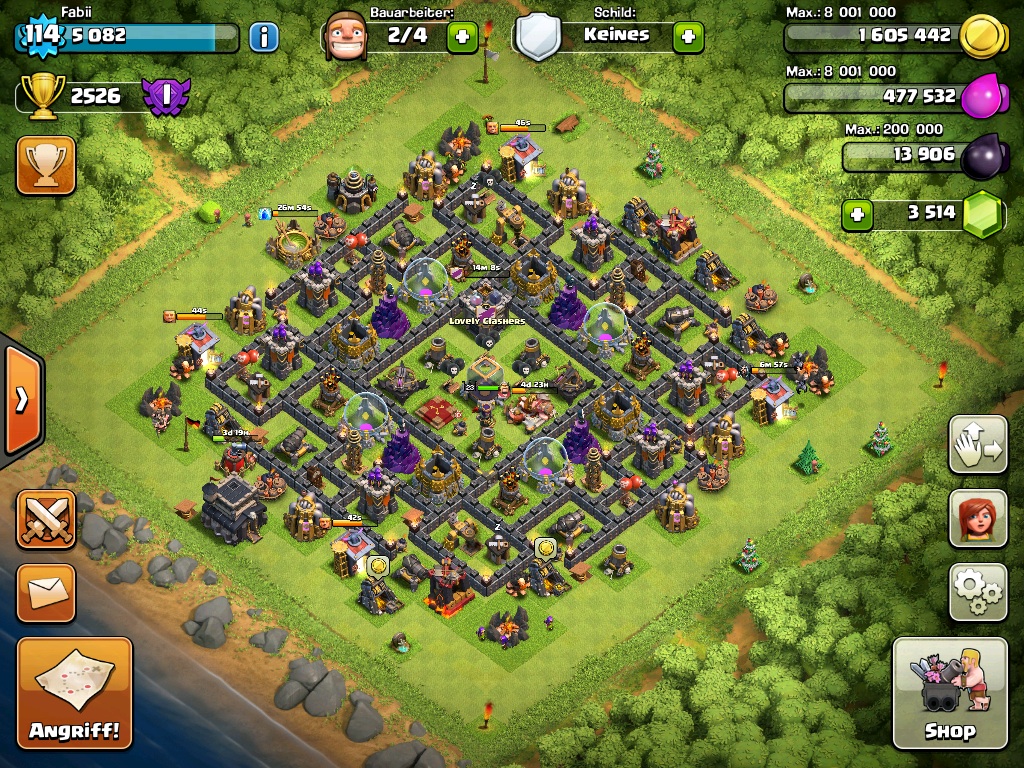Open the trophy achievements button
1024x768 pixels.
pyautogui.click(x=46, y=165)
